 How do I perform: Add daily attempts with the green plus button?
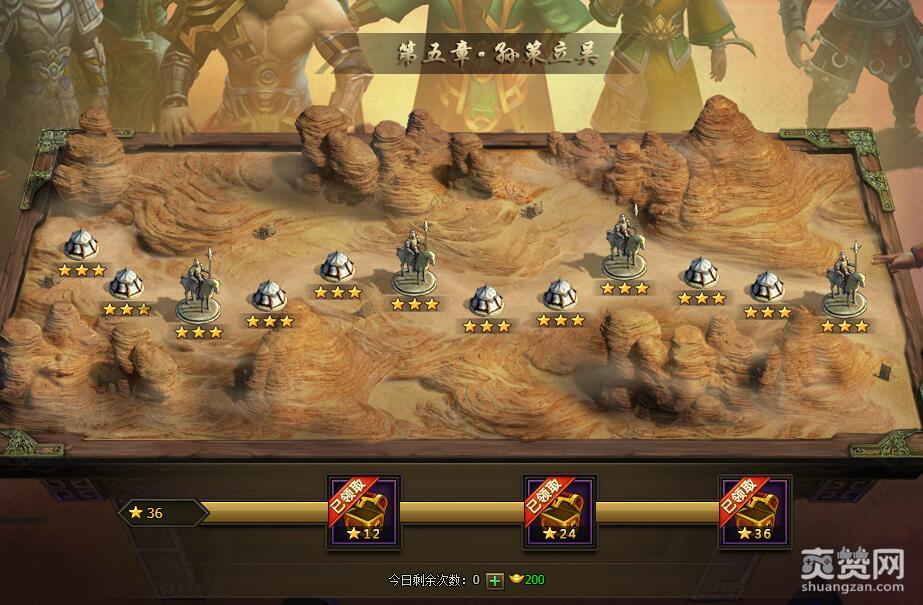(x=495, y=580)
